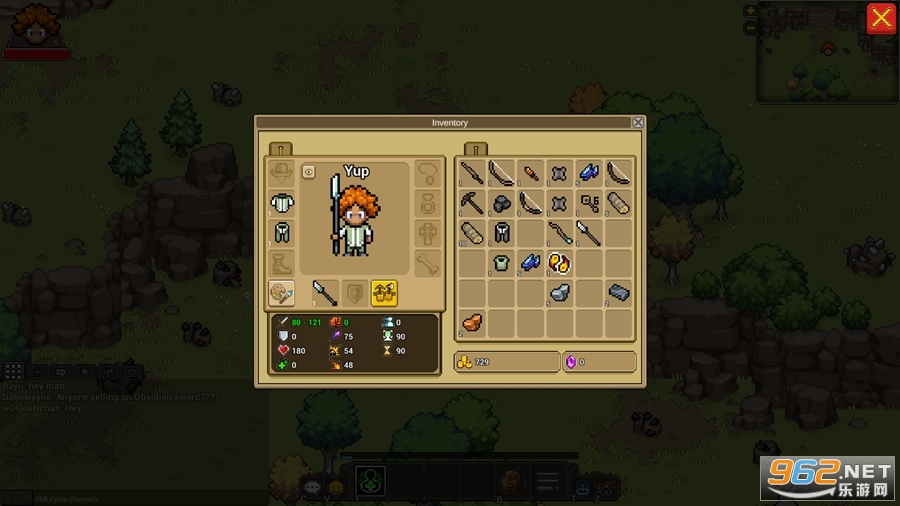Screen dimensions: 900x506
Task: Zoom in the minimap with plus
Action: point(750,10)
